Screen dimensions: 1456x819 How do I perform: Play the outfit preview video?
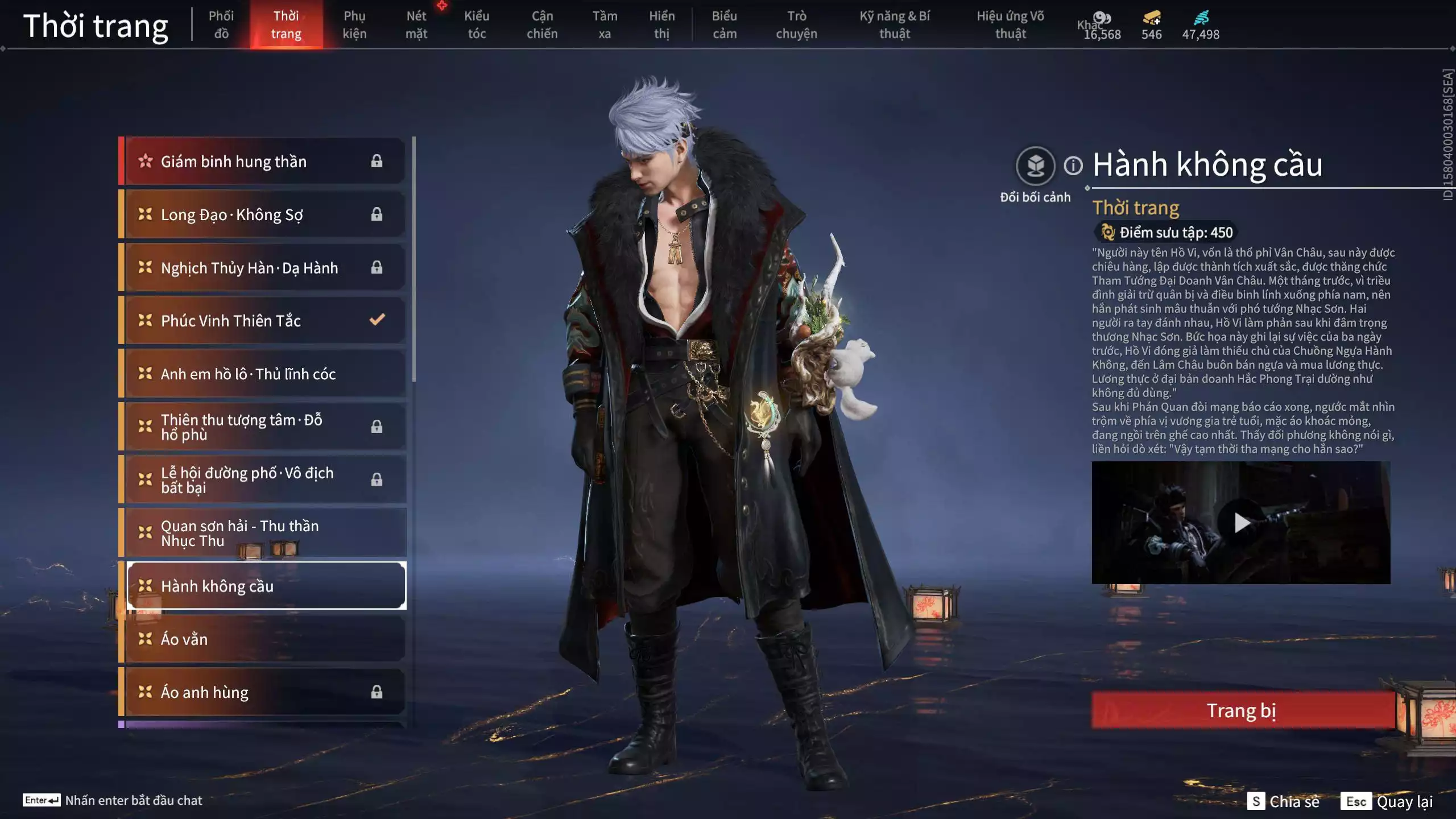coord(1243,523)
